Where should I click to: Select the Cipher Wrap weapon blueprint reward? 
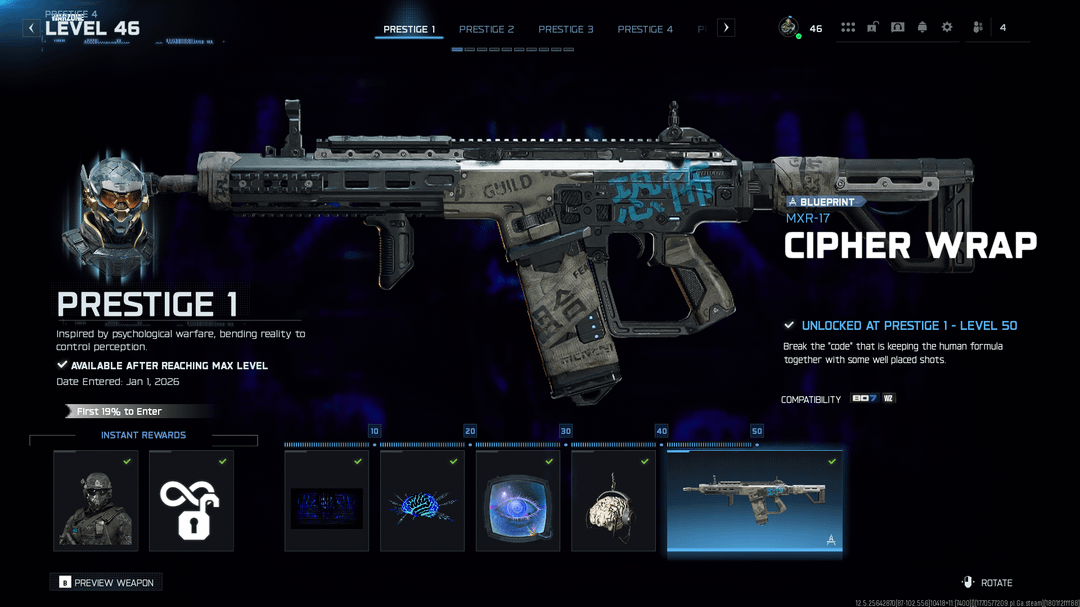pyautogui.click(x=754, y=501)
